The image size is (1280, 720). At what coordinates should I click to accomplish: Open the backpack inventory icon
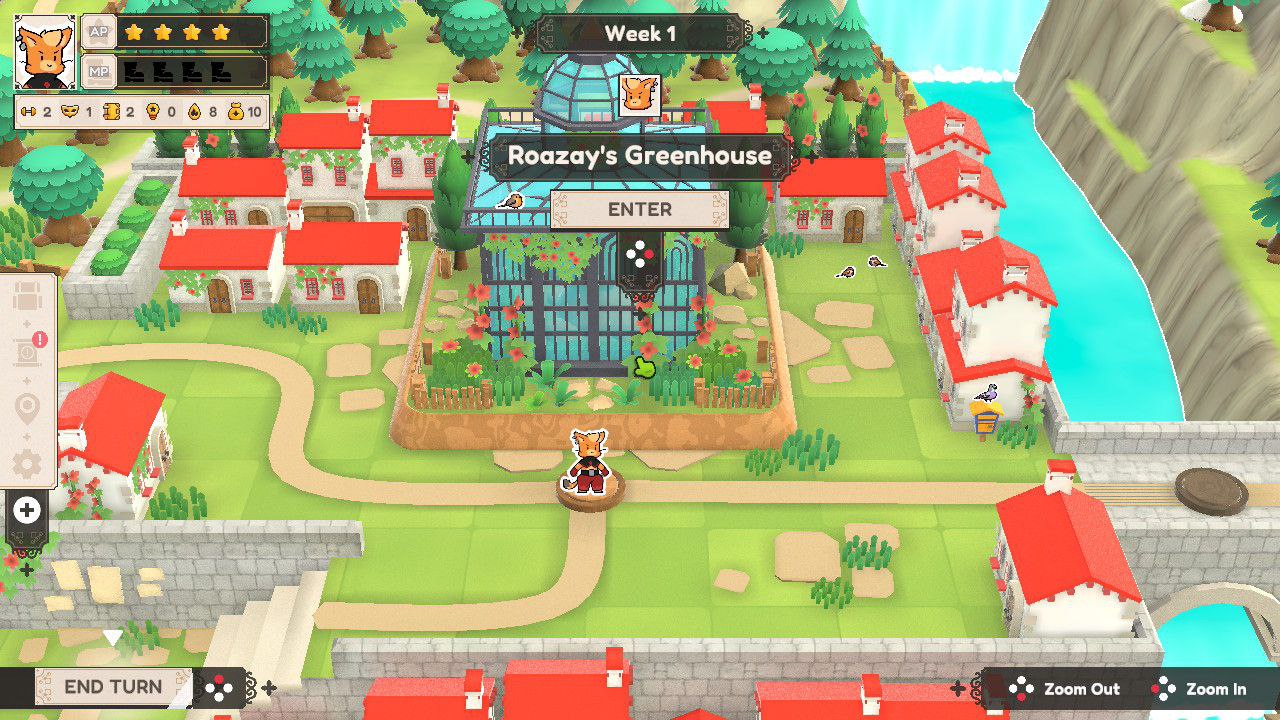click(27, 298)
